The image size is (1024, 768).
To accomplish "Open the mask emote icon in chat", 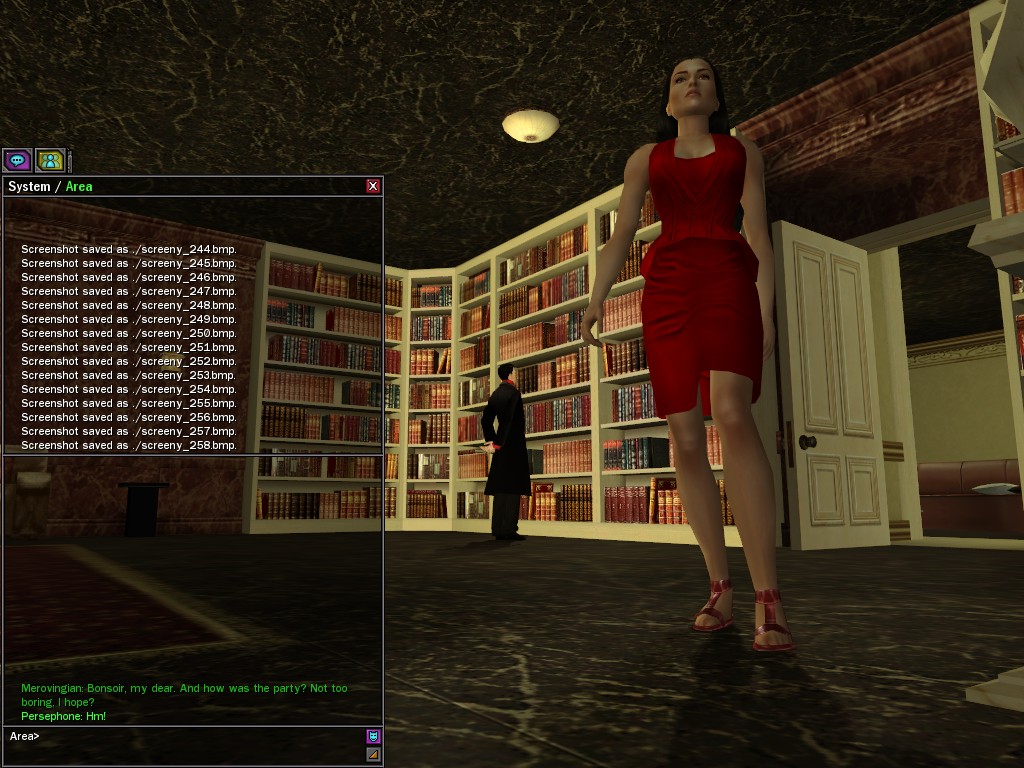I will pos(373,736).
